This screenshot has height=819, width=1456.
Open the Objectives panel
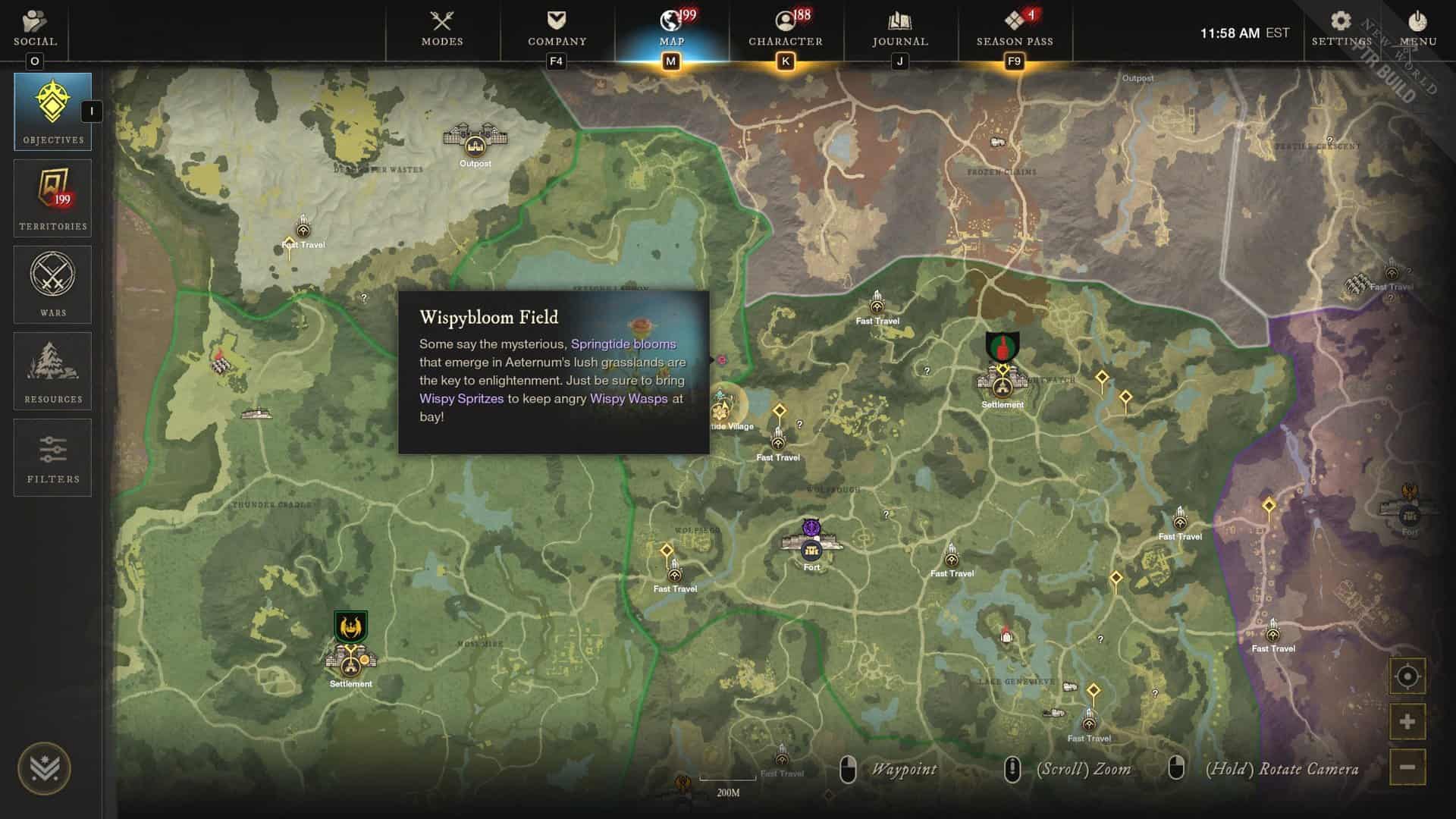pos(52,111)
